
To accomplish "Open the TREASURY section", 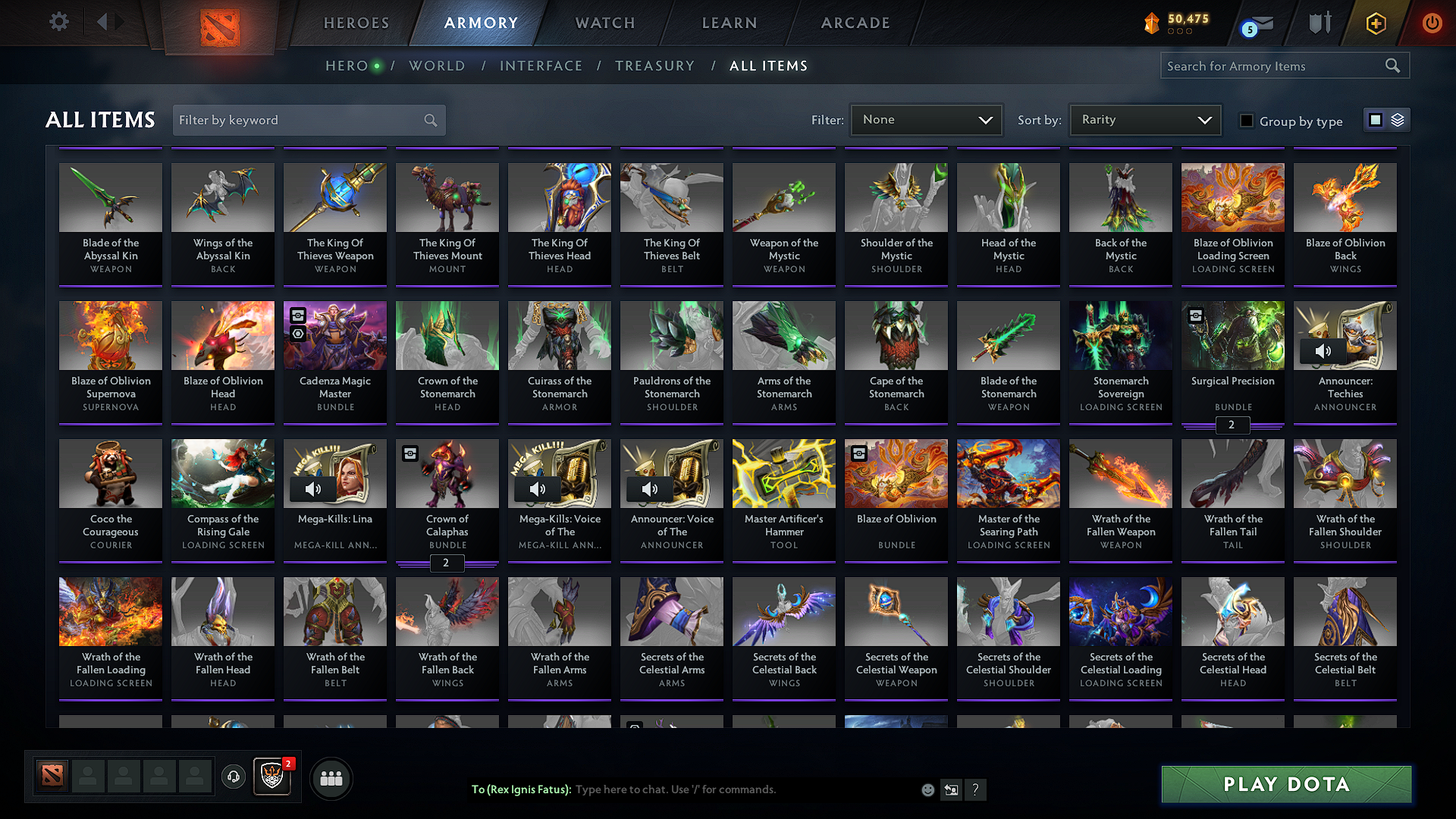I will pyautogui.click(x=655, y=66).
